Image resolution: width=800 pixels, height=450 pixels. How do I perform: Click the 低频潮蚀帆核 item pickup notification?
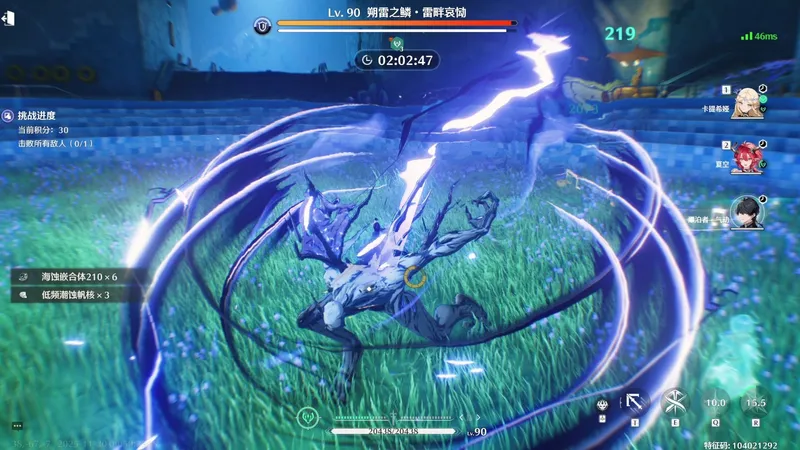(x=68, y=295)
